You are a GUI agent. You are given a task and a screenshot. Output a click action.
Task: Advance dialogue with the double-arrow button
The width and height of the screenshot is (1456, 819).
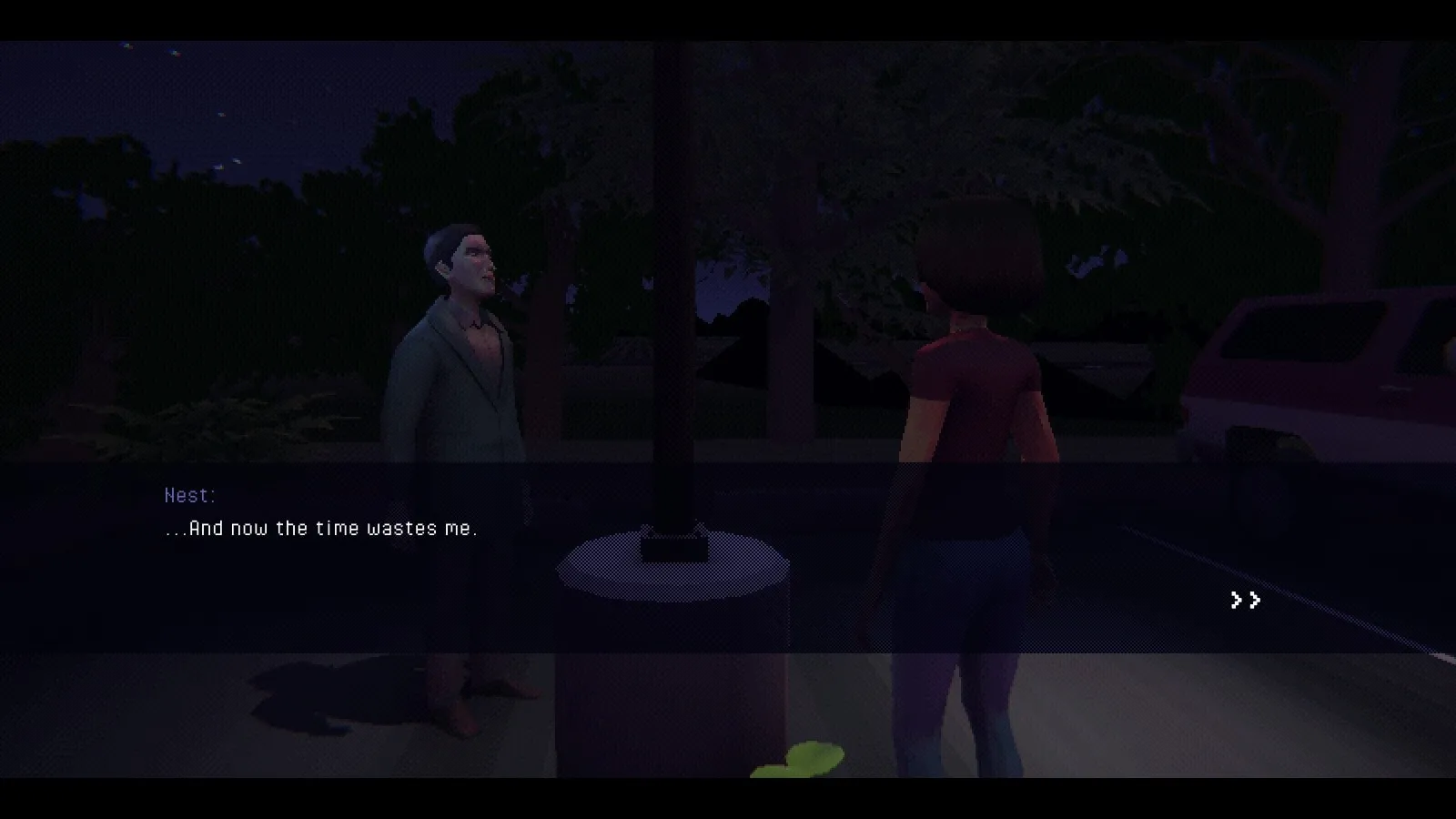point(1245,600)
